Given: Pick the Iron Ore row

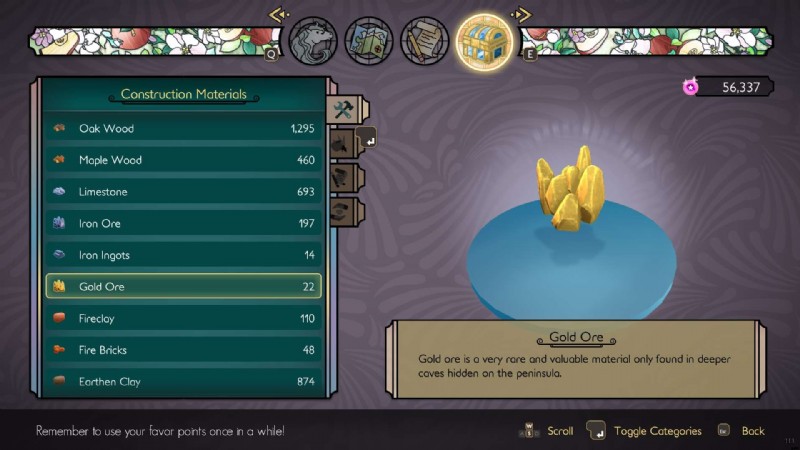Looking at the screenshot, I should coord(184,223).
